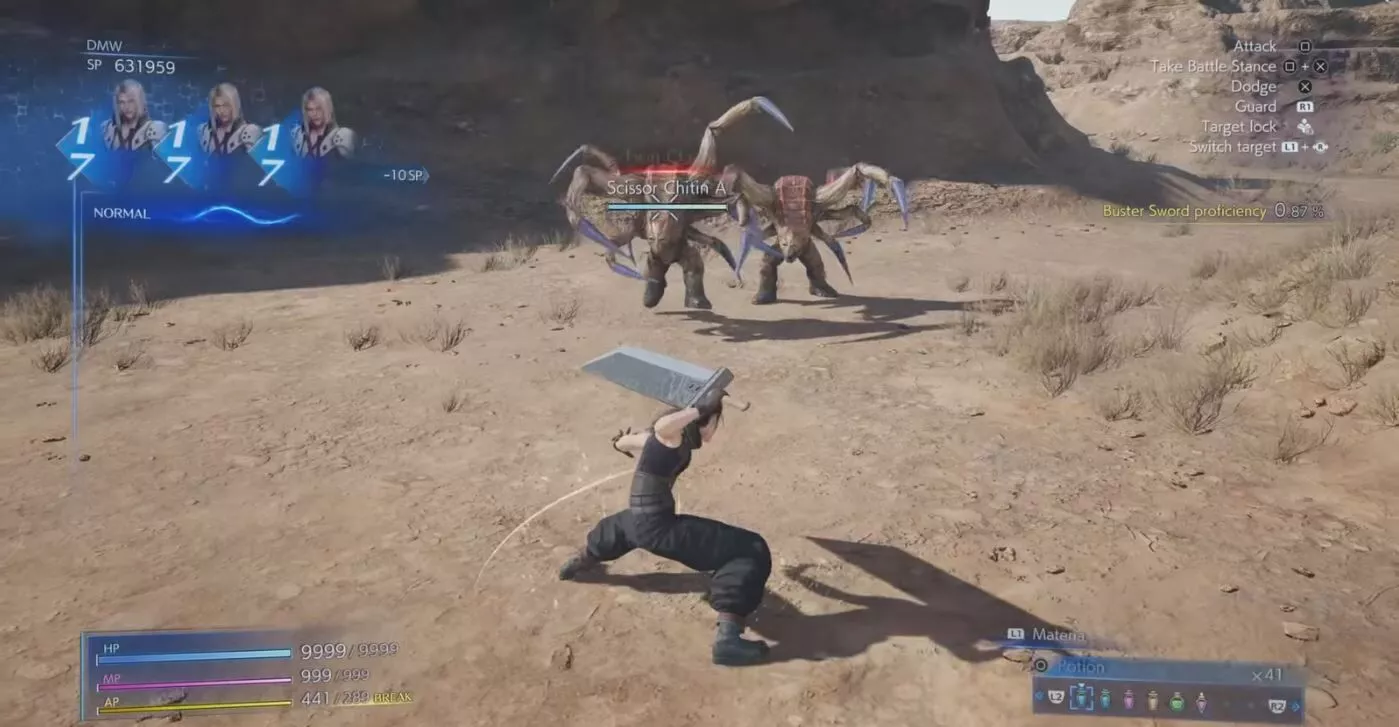Choose the teal bottle without the selection bracket

click(x=1105, y=700)
